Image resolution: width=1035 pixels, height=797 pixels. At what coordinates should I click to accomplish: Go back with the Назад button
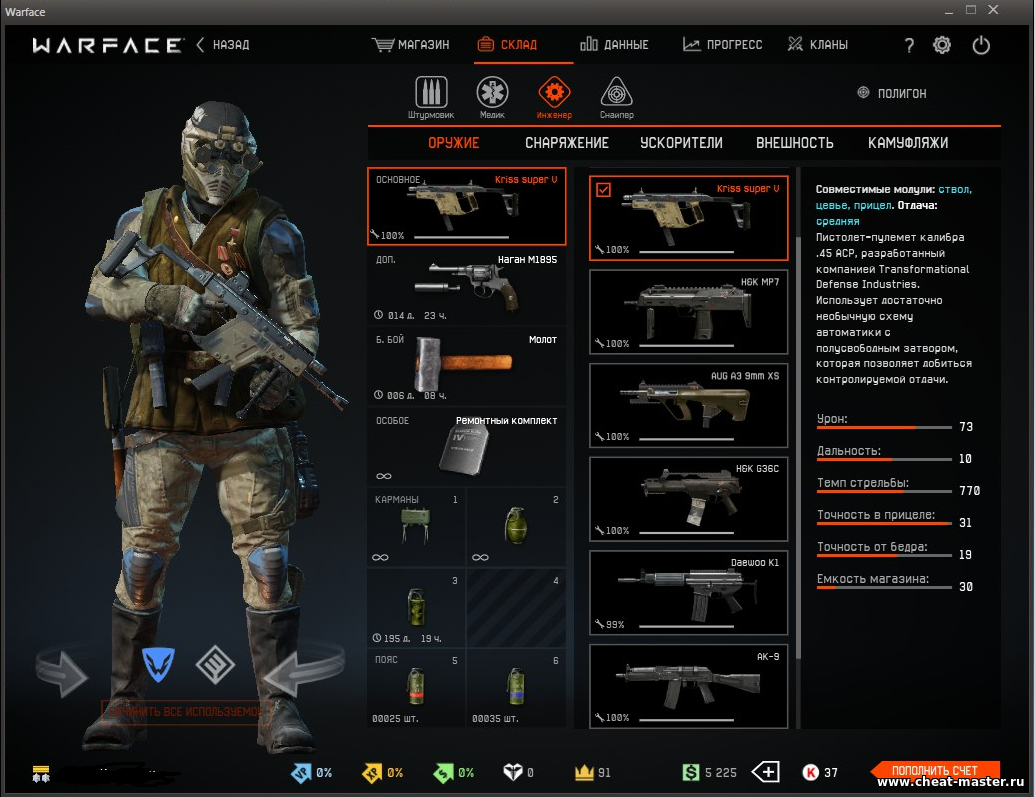223,45
